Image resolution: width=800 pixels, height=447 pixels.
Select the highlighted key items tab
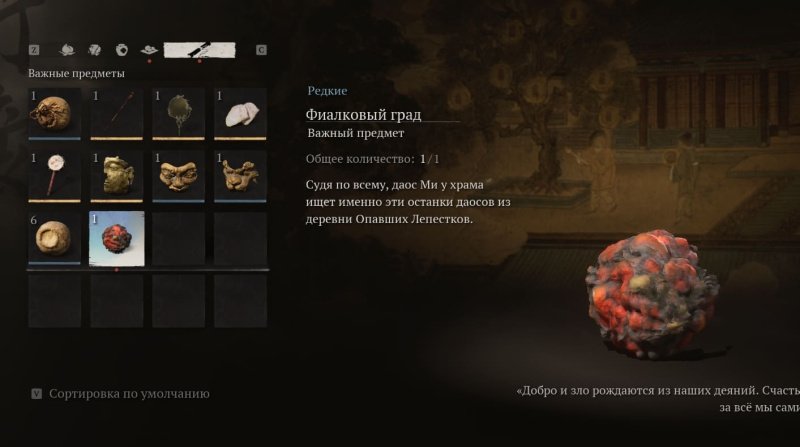(199, 49)
